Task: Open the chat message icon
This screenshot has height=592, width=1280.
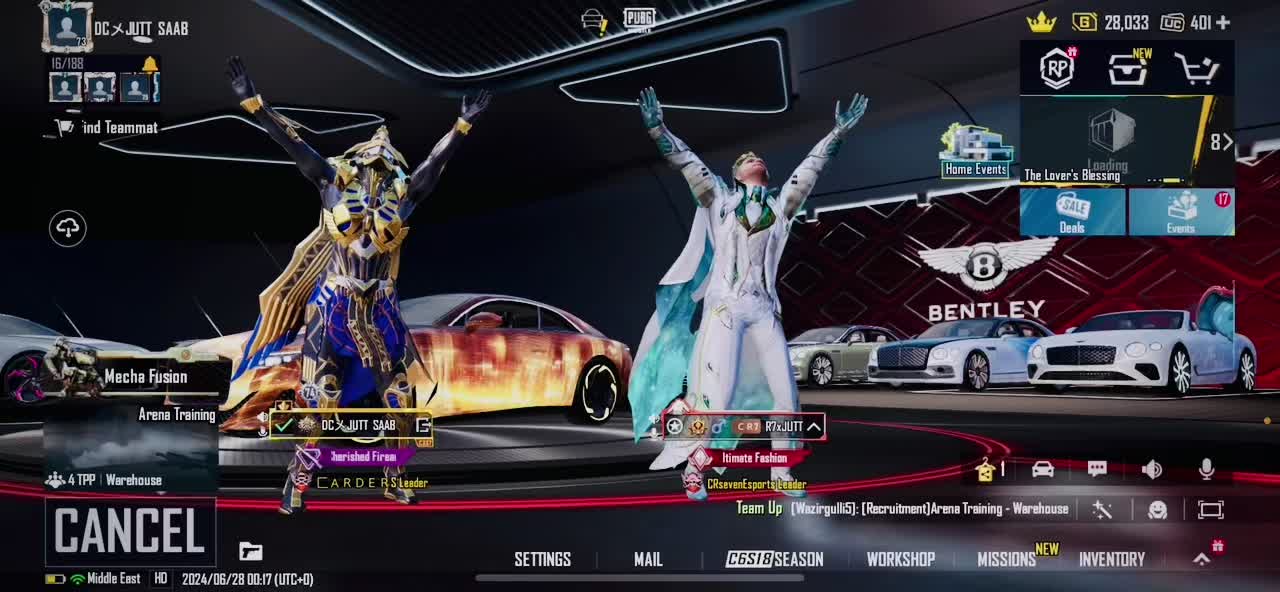Action: pos(1097,469)
